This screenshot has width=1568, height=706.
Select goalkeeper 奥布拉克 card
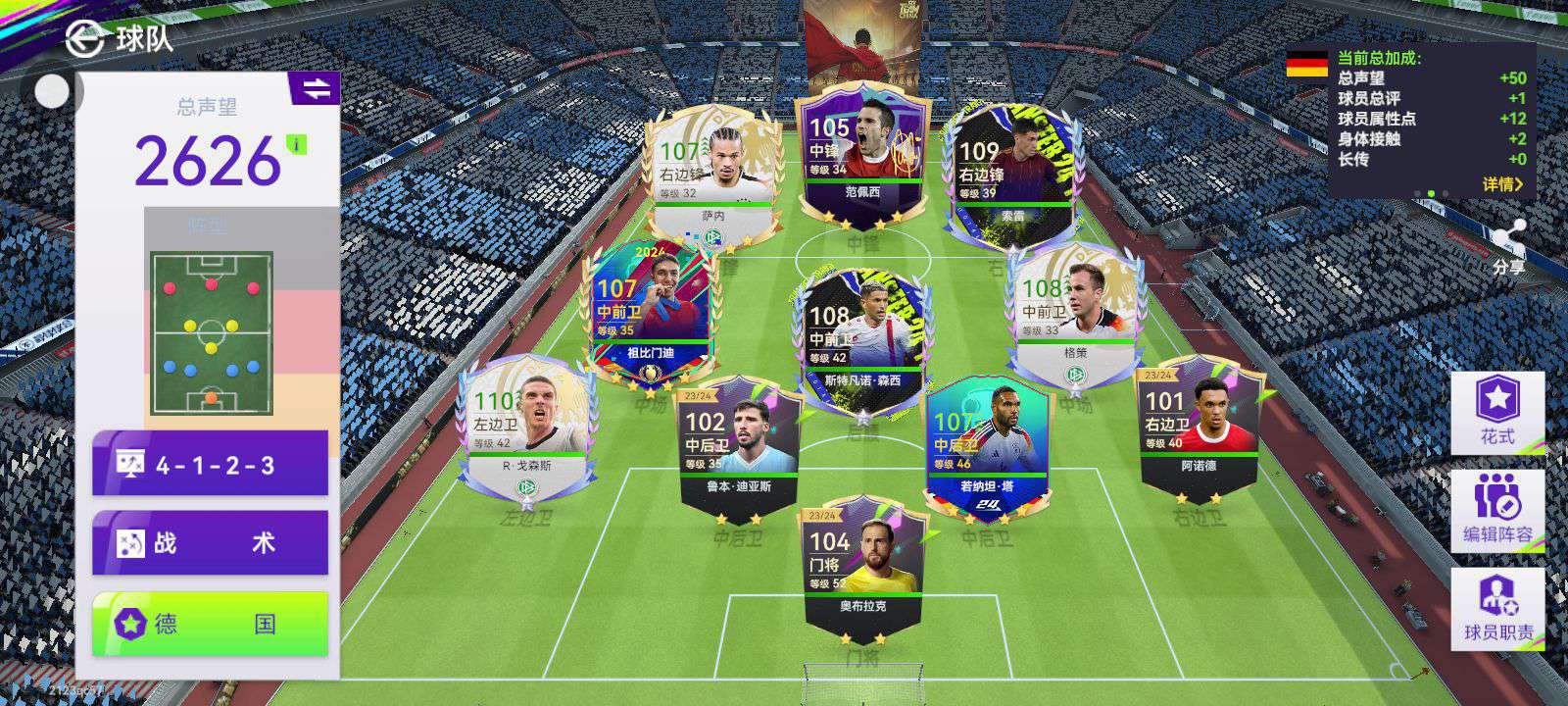[x=862, y=564]
